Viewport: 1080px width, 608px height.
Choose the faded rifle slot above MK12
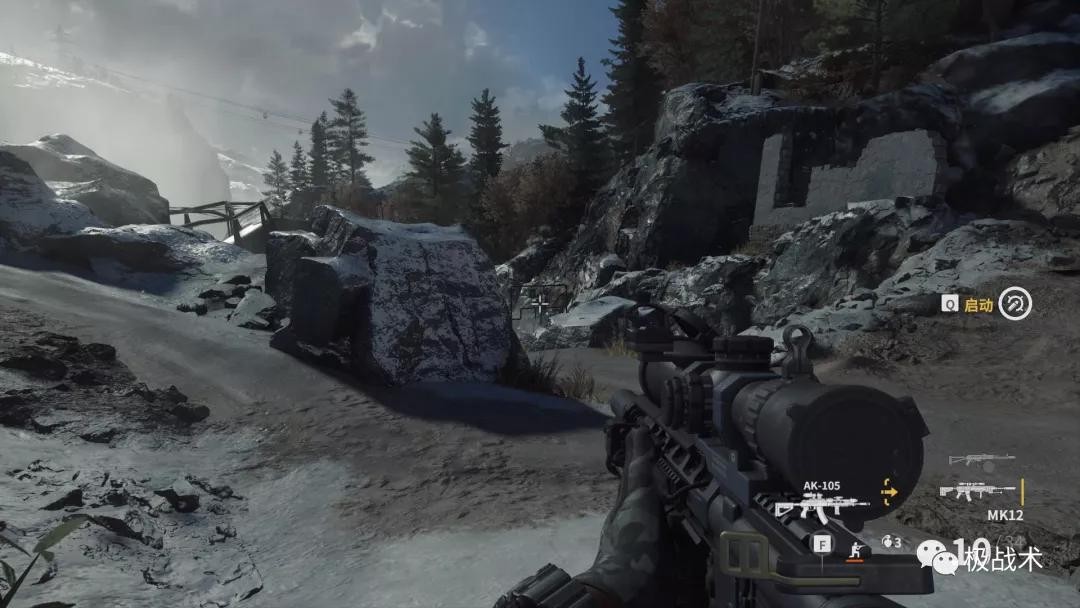point(981,460)
